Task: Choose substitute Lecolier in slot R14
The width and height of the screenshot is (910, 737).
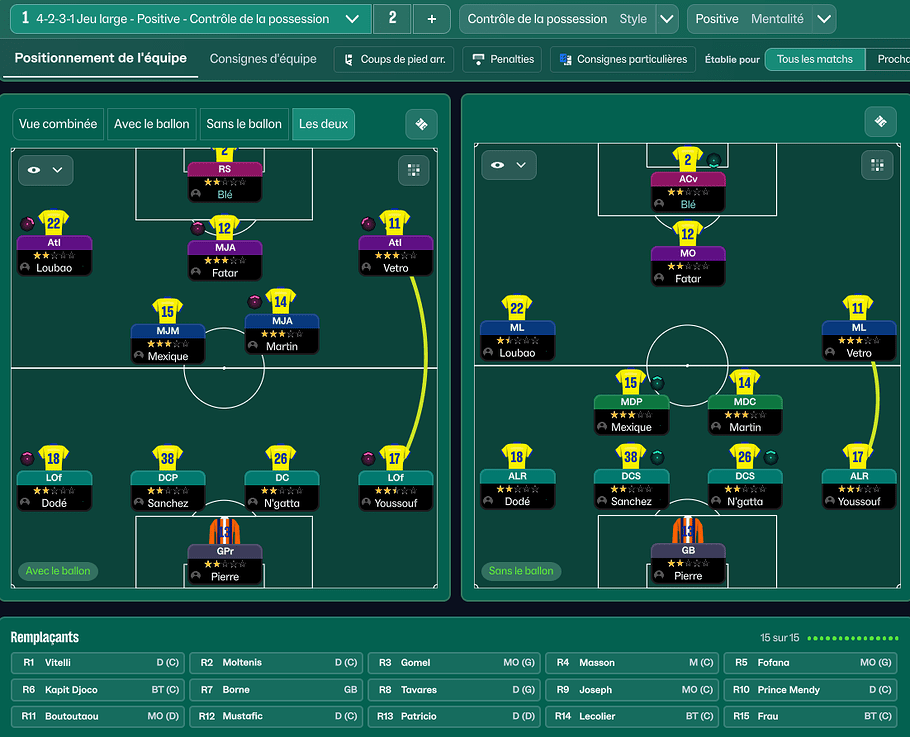Action: click(631, 716)
